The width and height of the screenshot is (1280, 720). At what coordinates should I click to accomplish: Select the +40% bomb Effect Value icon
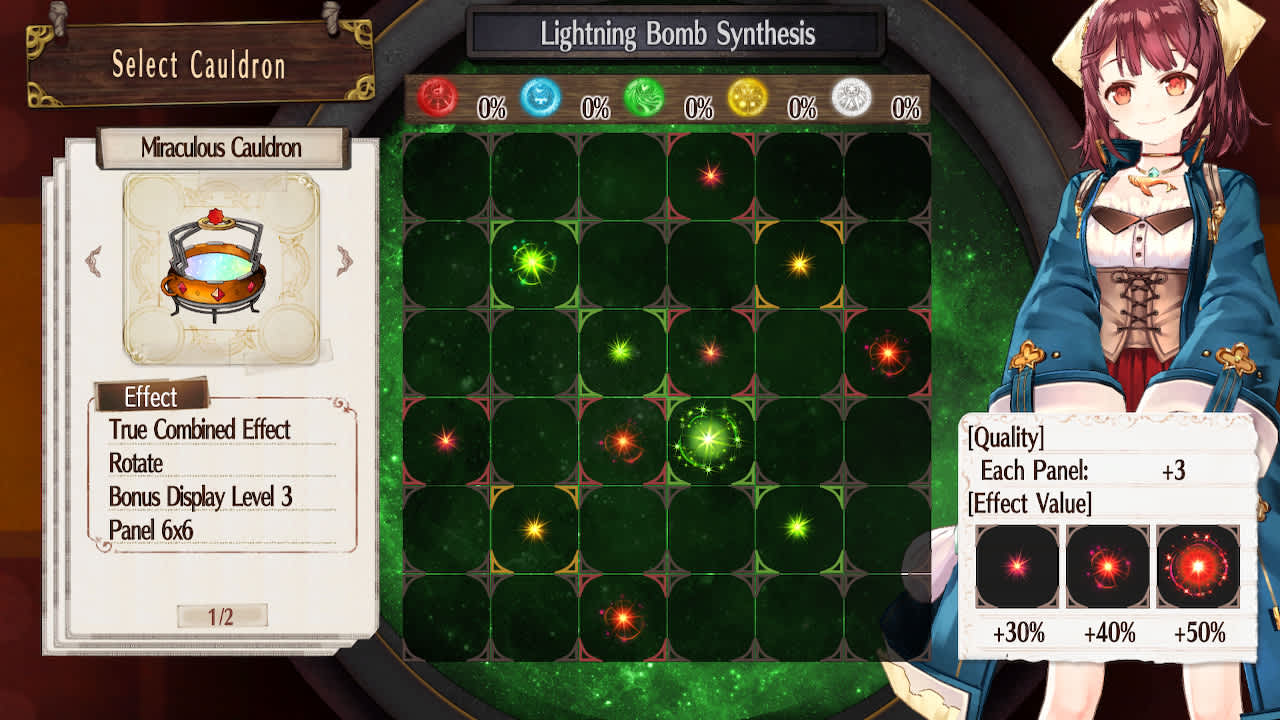pos(1106,566)
